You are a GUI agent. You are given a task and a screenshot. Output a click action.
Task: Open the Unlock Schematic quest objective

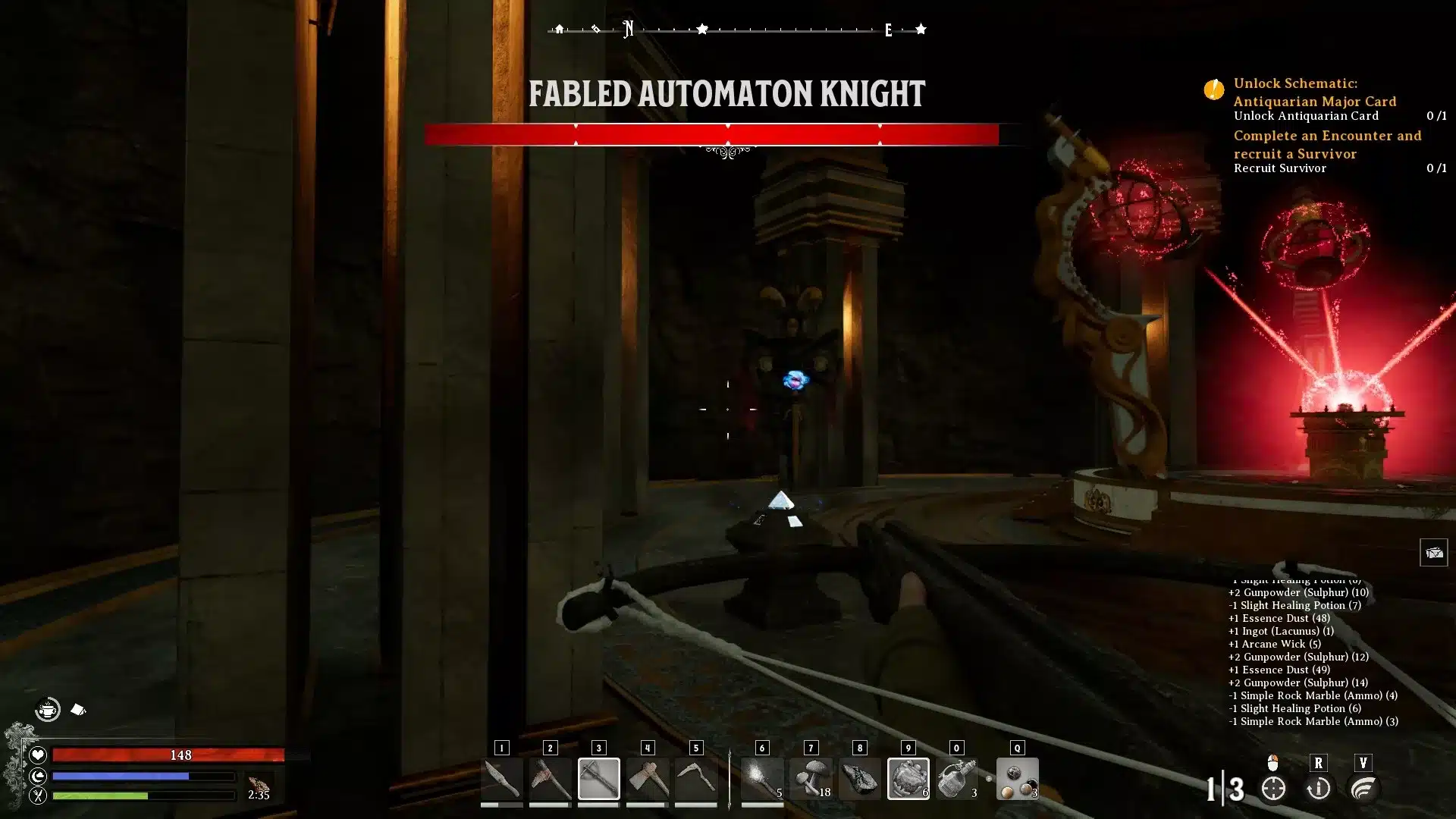click(1314, 92)
